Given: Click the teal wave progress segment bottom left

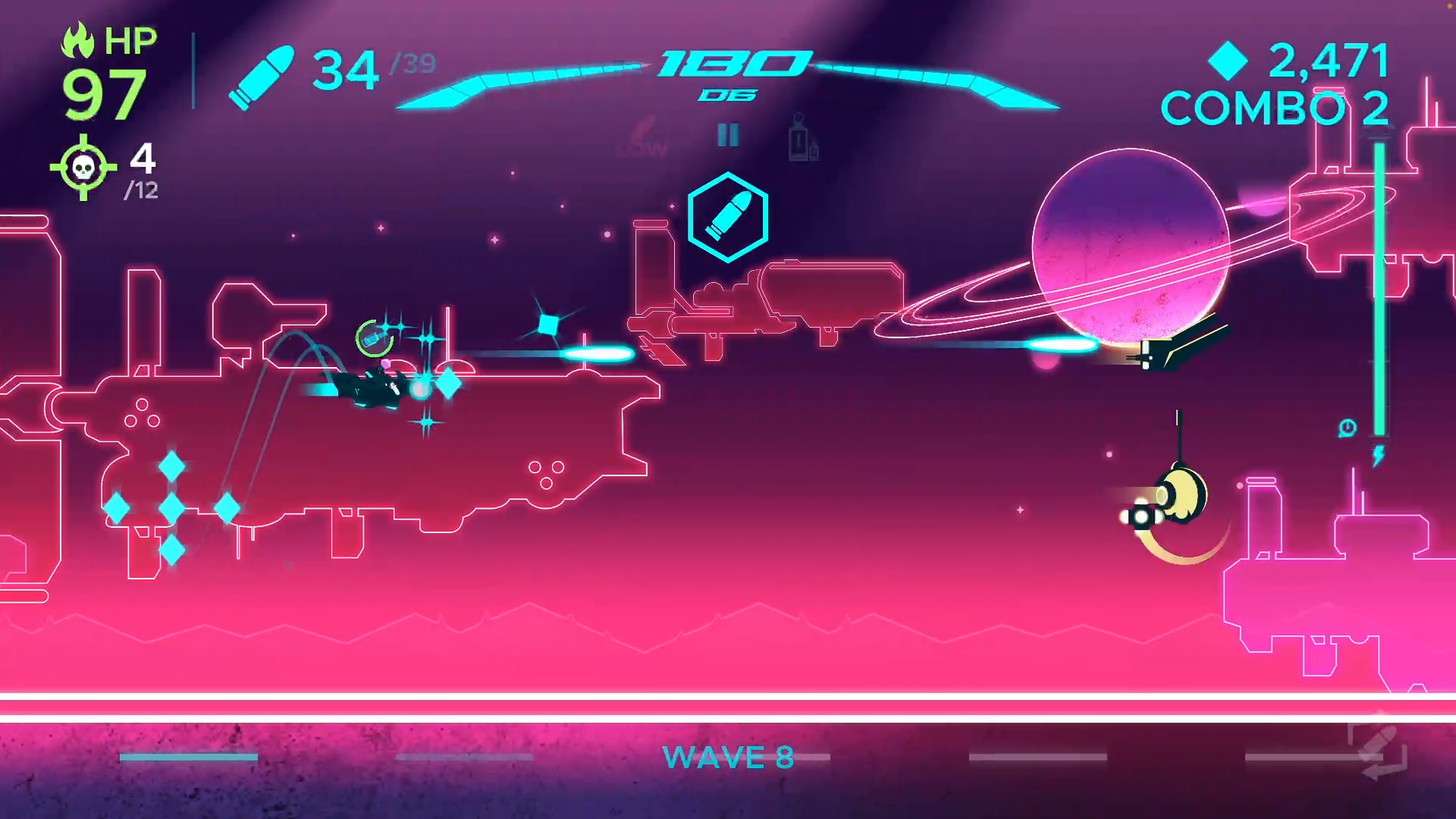Looking at the screenshot, I should pyautogui.click(x=188, y=755).
